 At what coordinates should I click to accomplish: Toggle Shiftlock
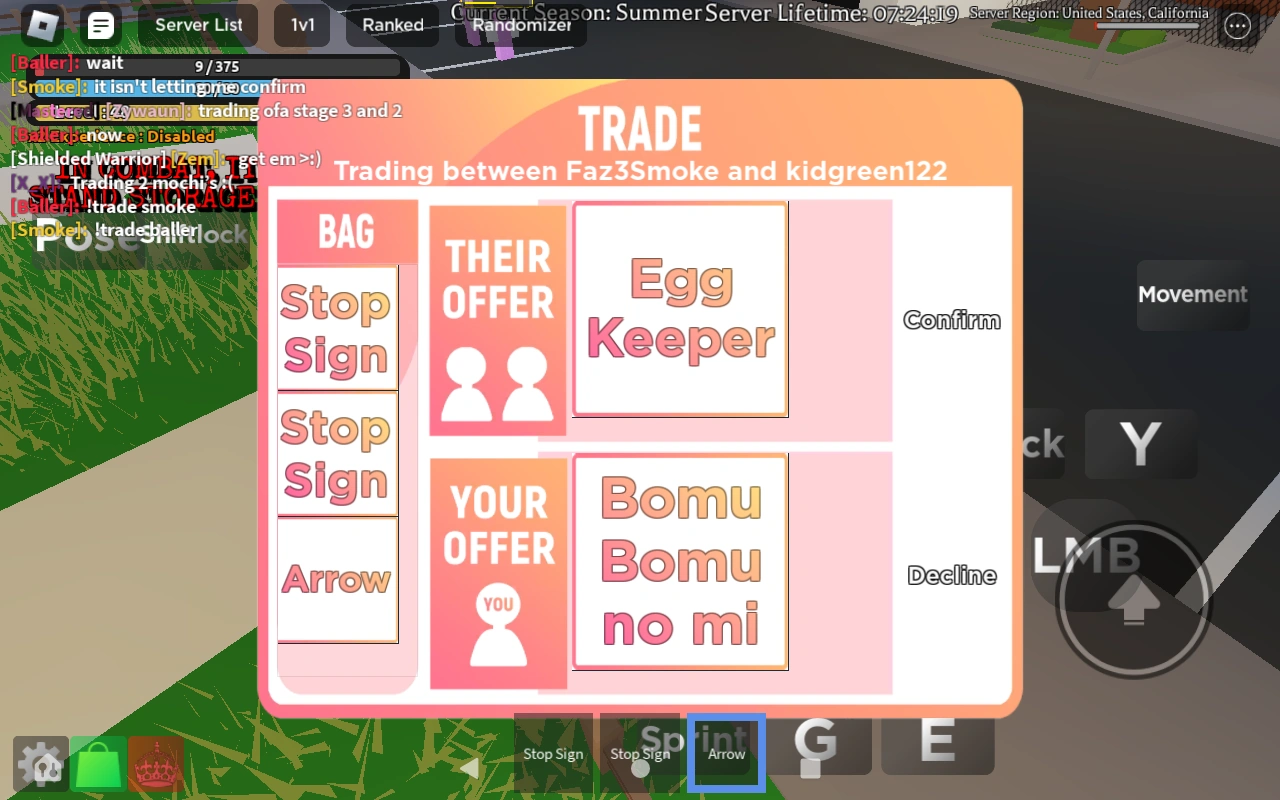[196, 232]
